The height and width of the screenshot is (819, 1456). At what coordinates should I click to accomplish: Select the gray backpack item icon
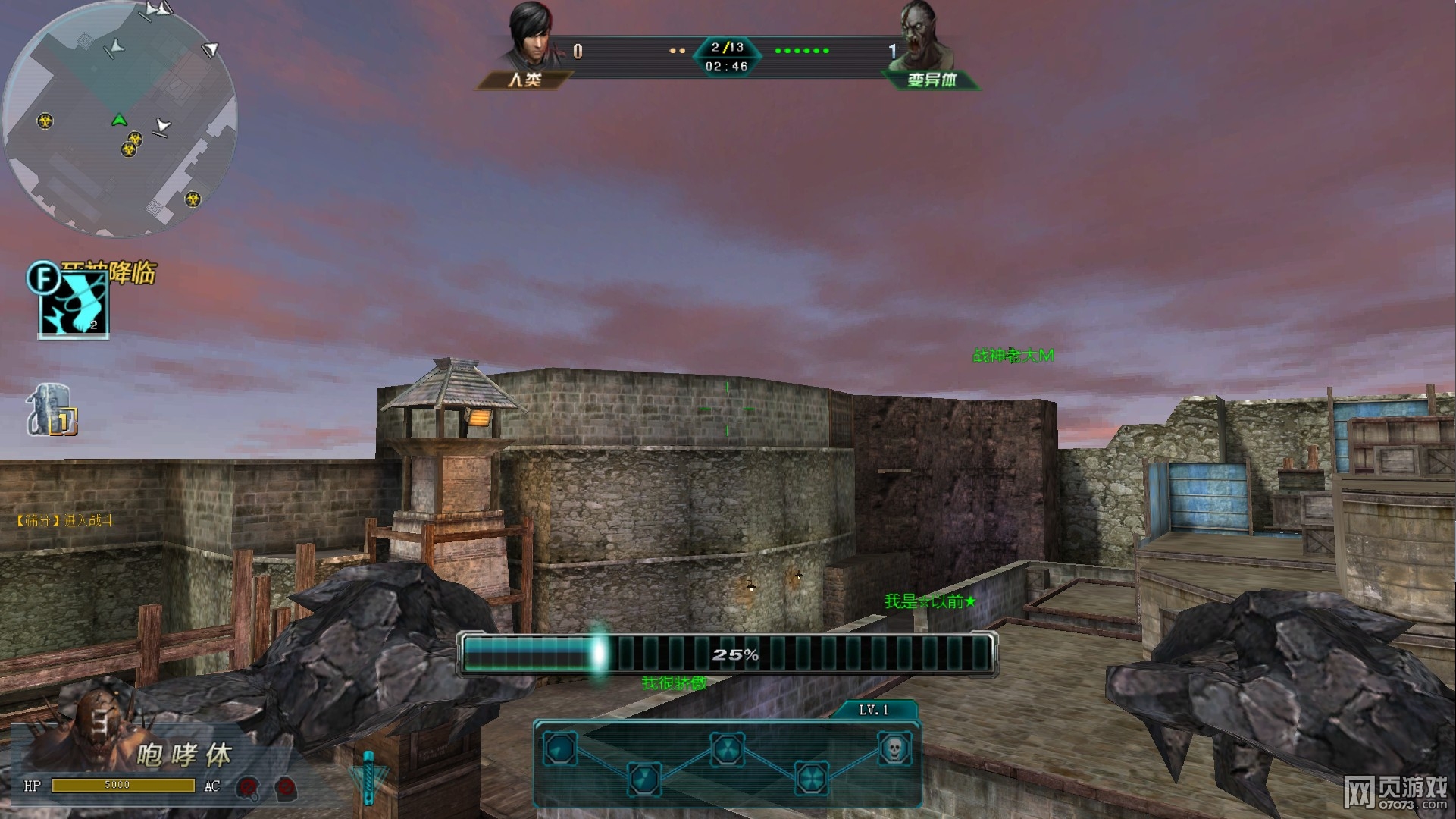(x=50, y=410)
